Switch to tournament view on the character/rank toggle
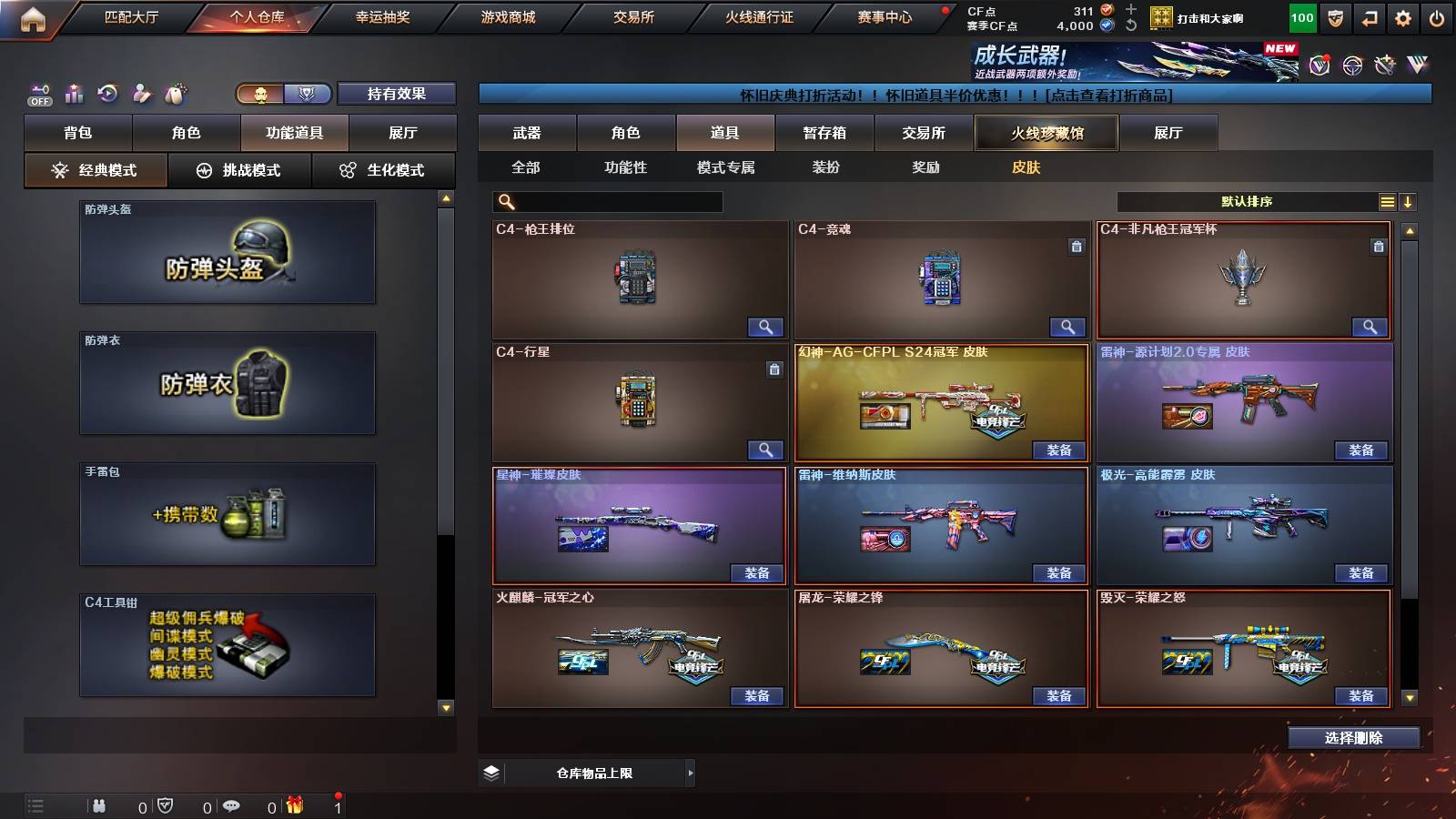The width and height of the screenshot is (1456, 819). click(307, 92)
